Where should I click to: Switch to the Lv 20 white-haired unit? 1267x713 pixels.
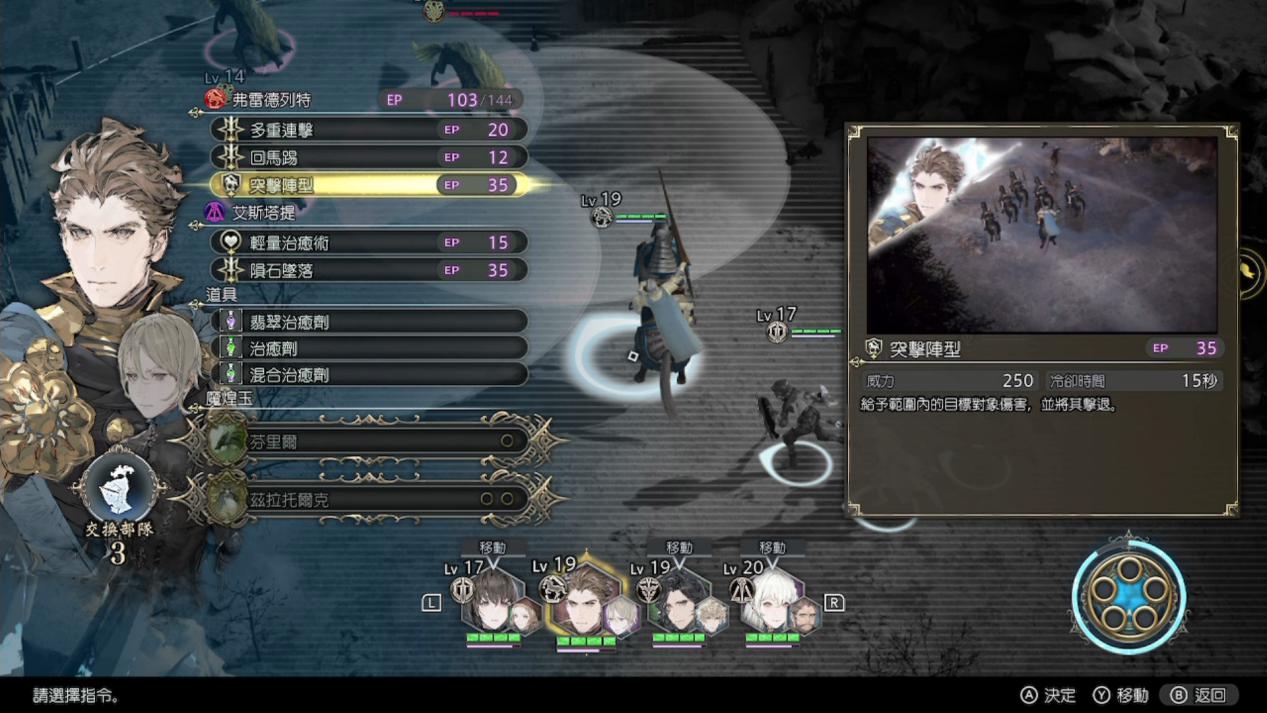pos(772,603)
